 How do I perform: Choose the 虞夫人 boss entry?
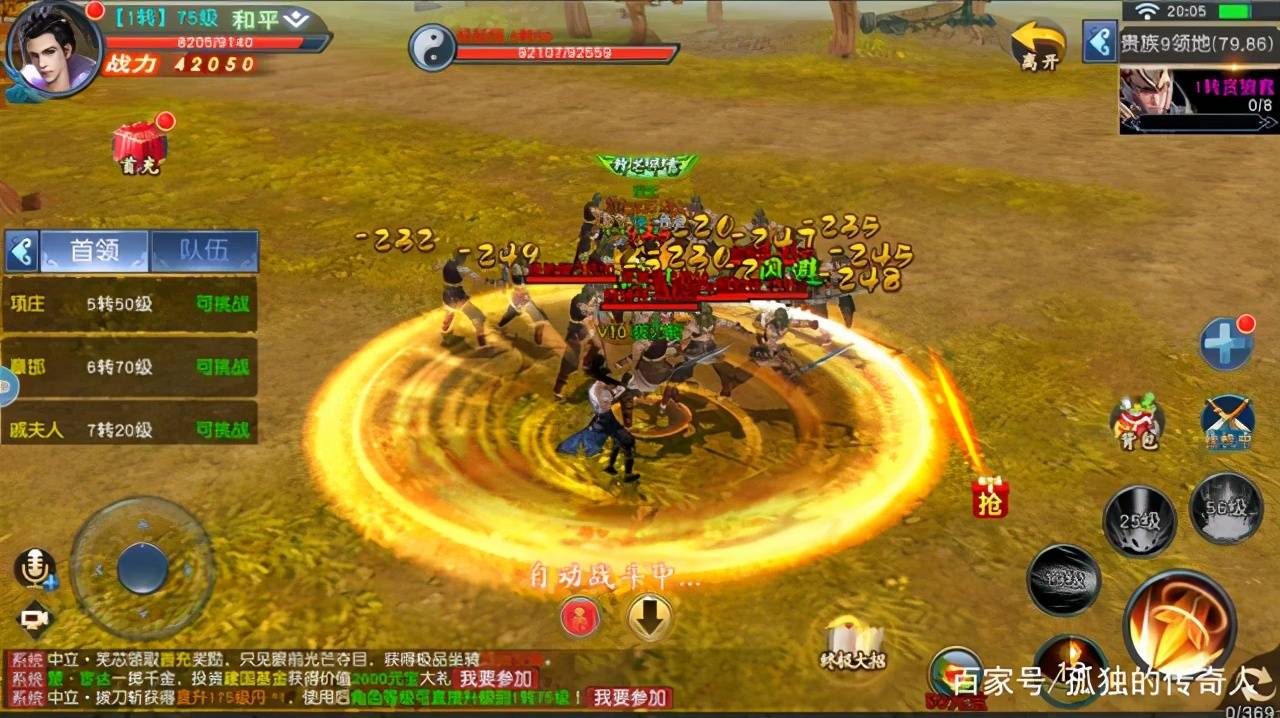130,430
